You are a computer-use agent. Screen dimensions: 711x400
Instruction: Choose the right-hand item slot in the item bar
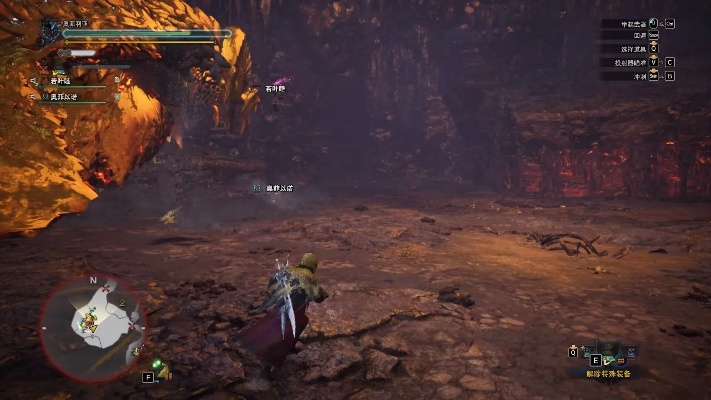click(630, 352)
